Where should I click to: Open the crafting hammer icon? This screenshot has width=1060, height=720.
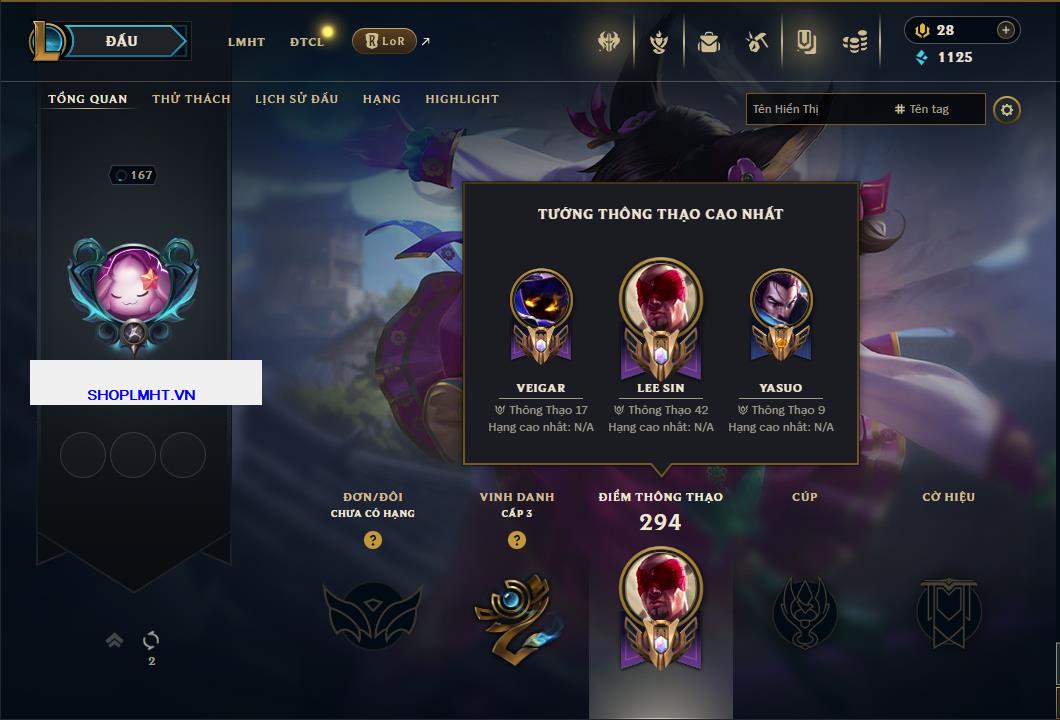coord(756,42)
